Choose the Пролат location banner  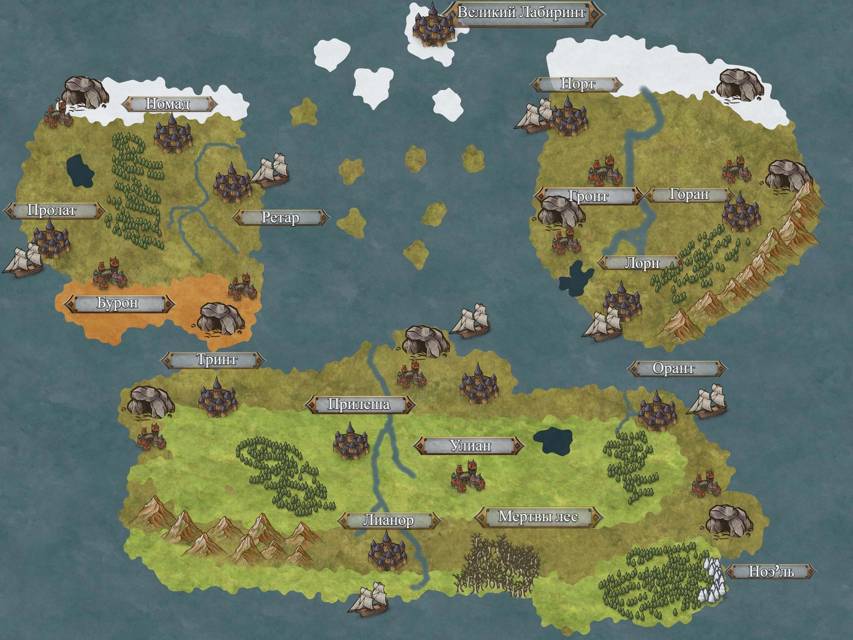[x=54, y=210]
